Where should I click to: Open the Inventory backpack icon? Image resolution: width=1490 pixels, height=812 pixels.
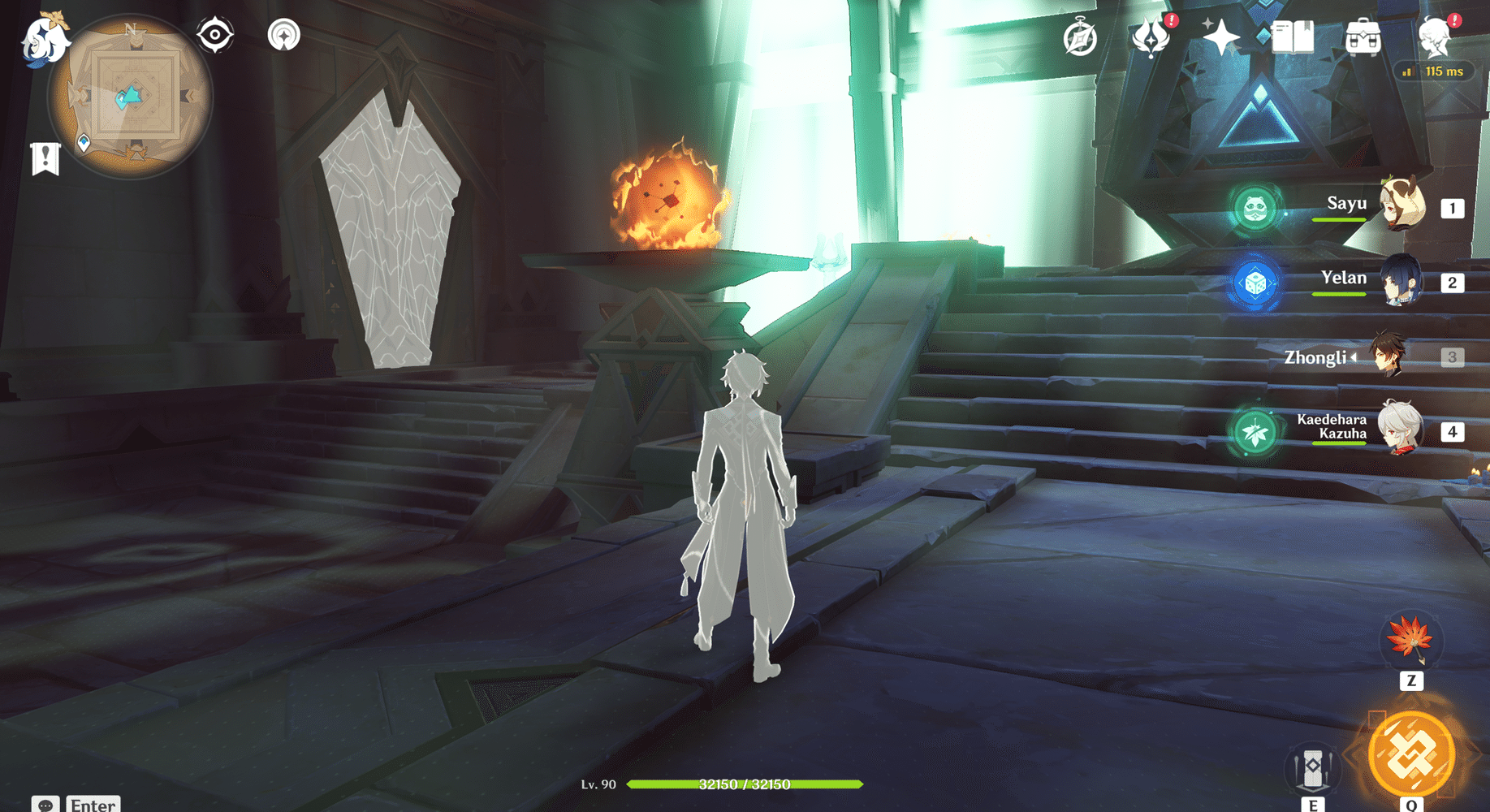click(1364, 37)
